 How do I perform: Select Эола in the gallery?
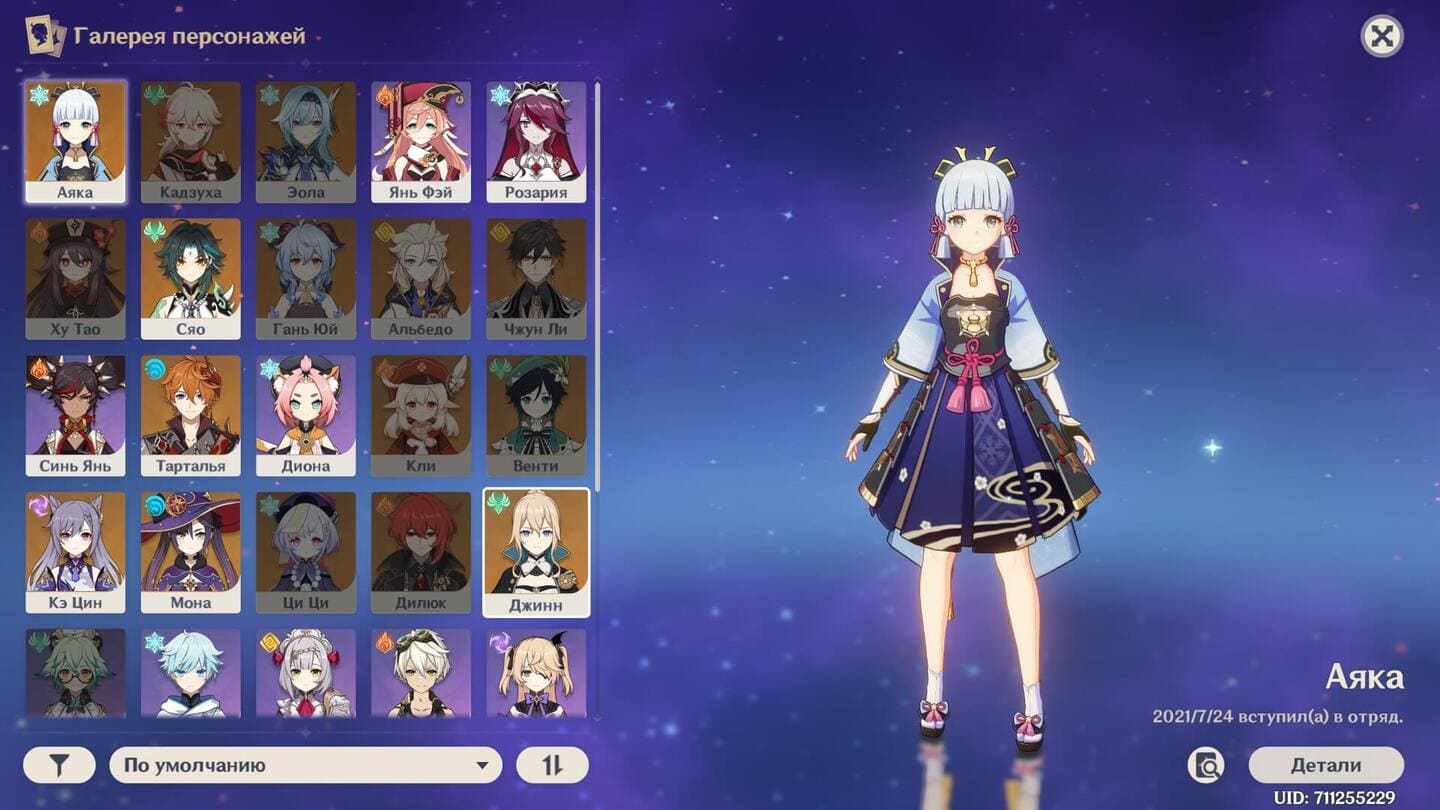306,141
